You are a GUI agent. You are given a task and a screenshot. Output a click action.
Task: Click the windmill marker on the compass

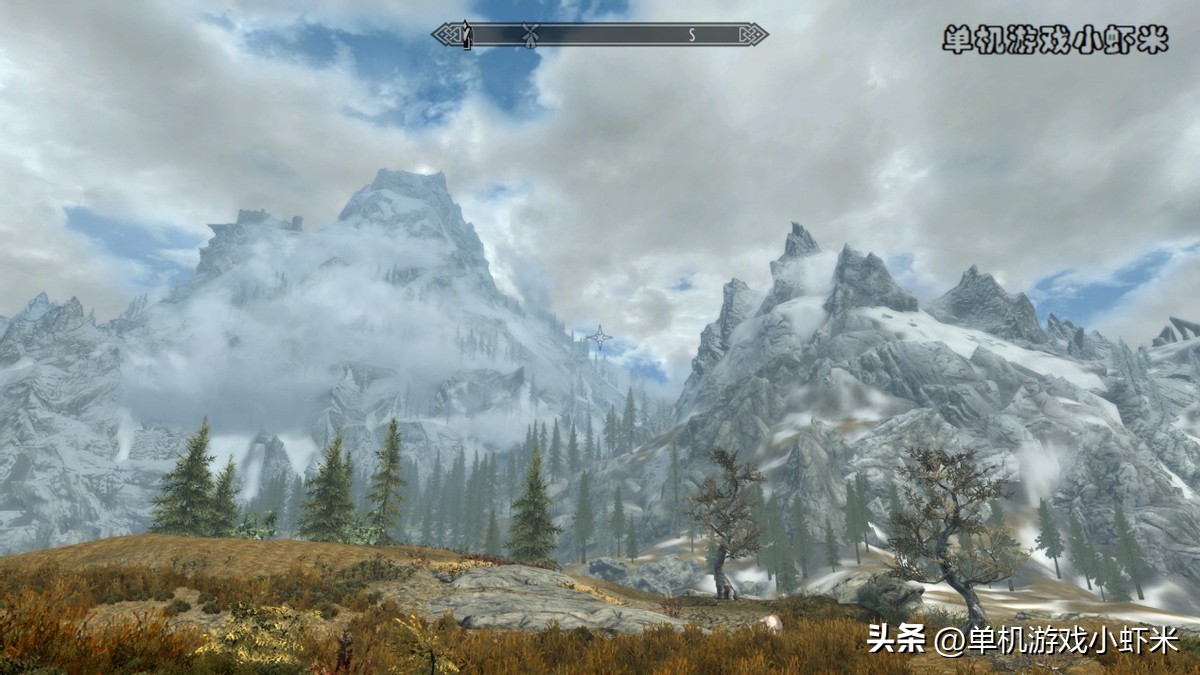coord(531,34)
